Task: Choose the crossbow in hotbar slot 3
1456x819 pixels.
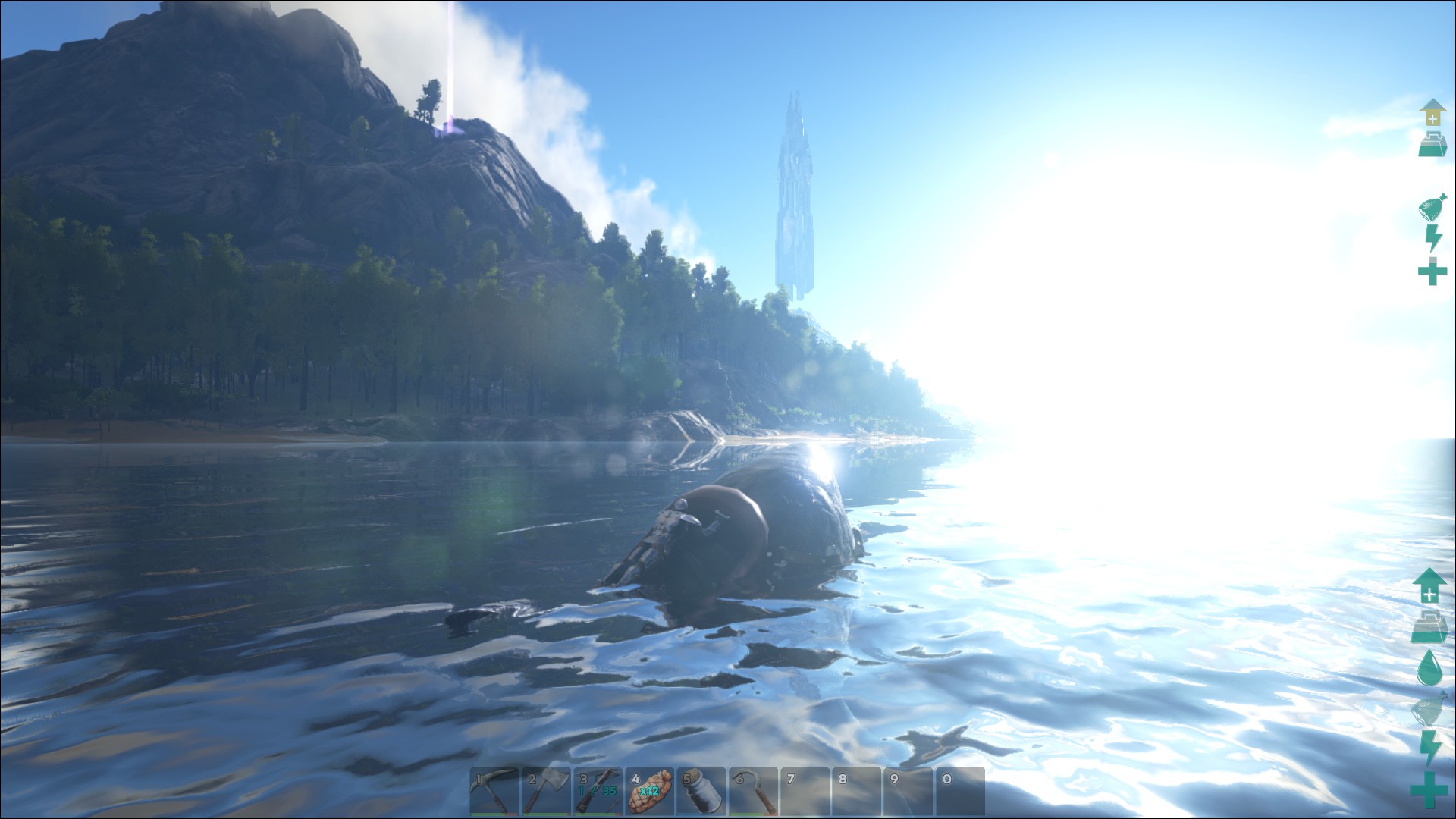Action: [x=597, y=791]
